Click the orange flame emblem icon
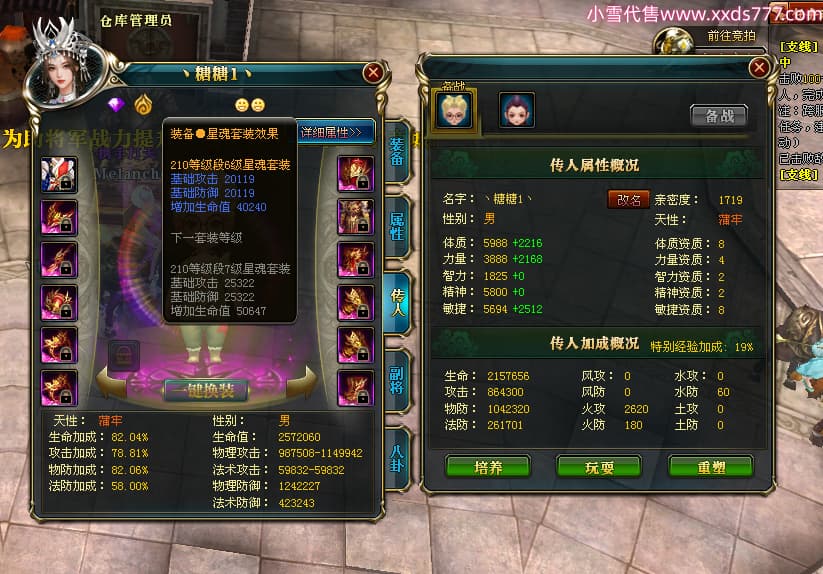The height and width of the screenshot is (574, 823). [143, 103]
